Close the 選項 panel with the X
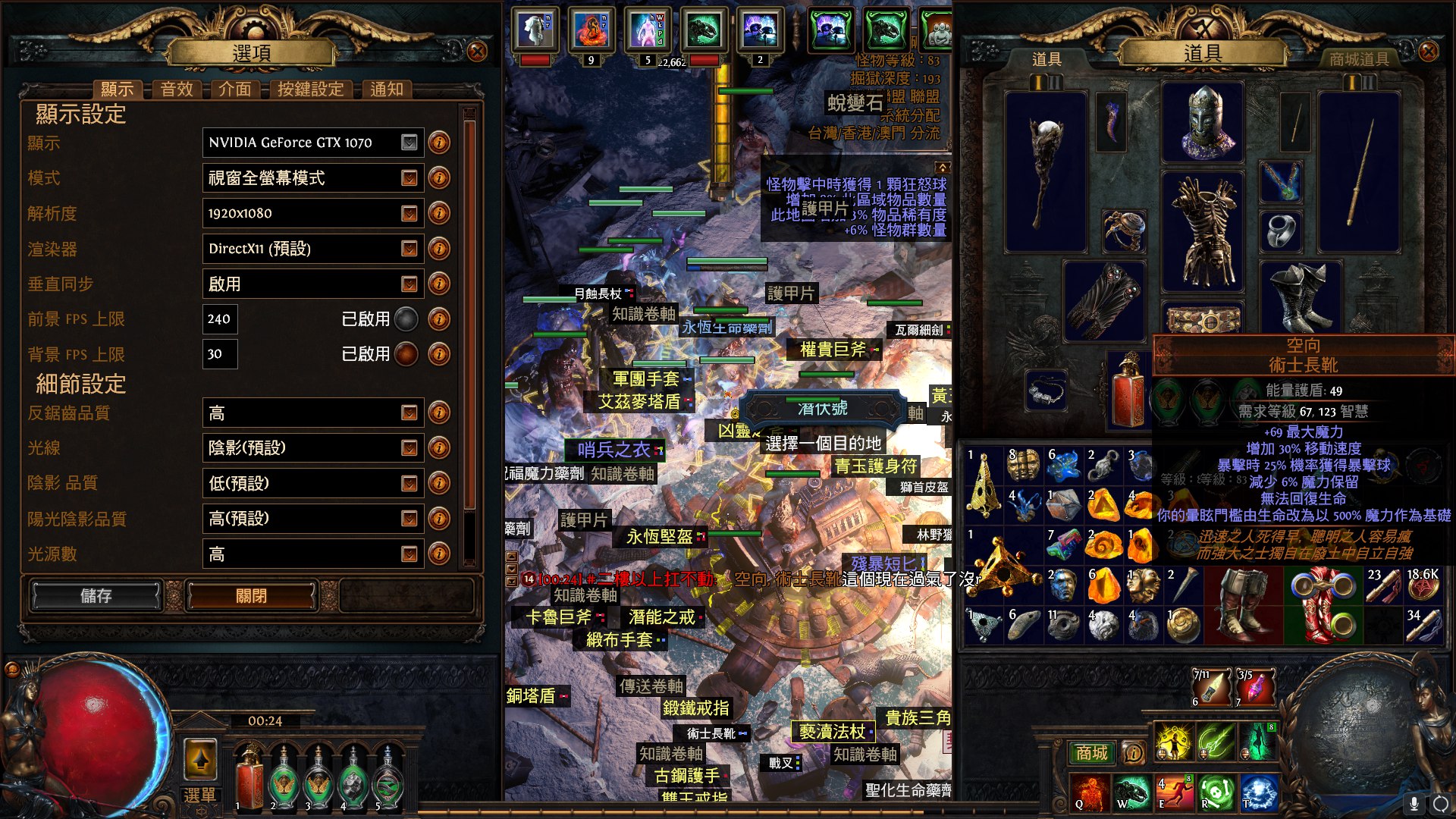The image size is (1456, 819). [x=477, y=52]
